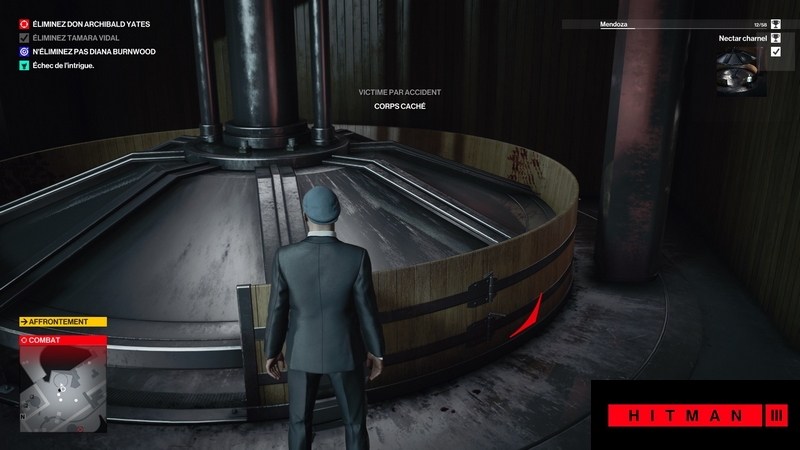Click the N'éliminez pas Diana Burnwood objective
800x450 pixels.
pos(85,51)
